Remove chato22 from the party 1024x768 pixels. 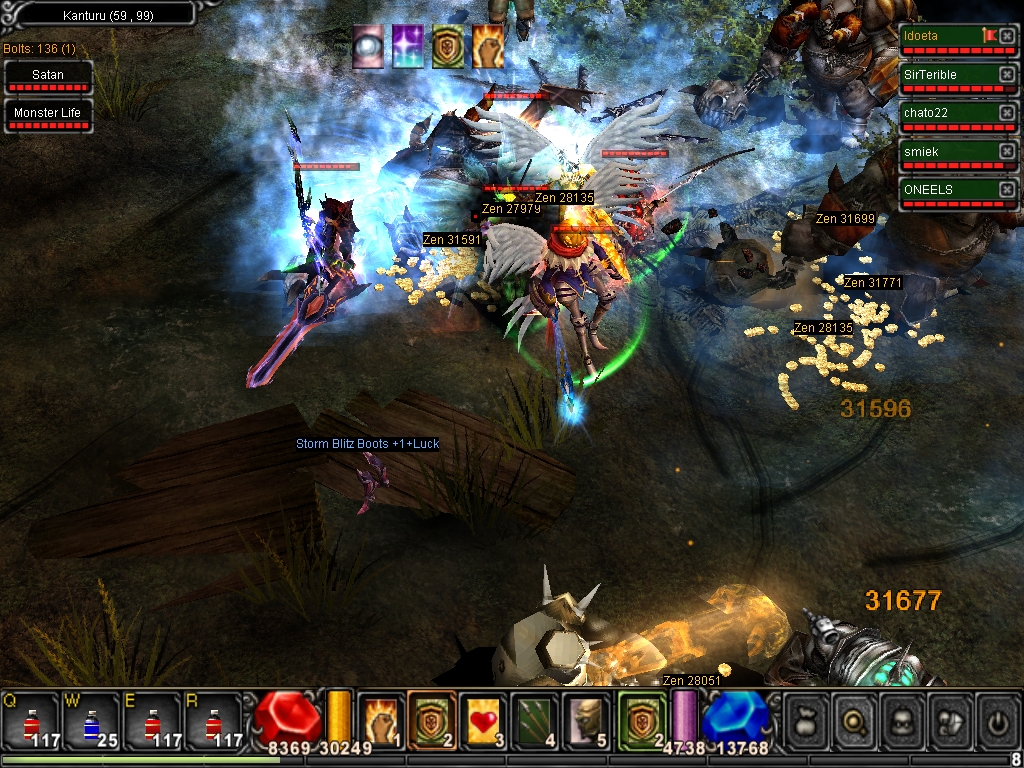(1006, 113)
